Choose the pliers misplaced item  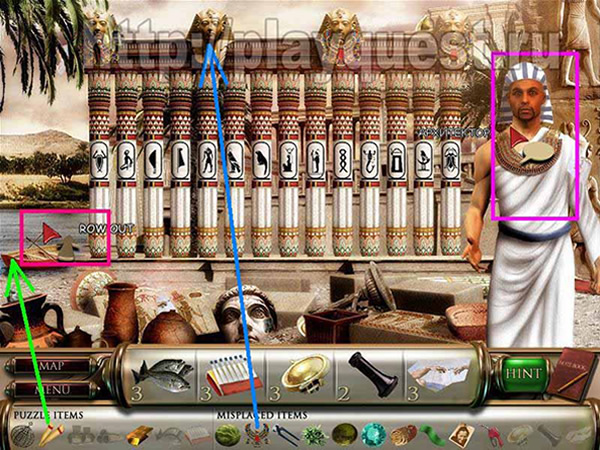coord(287,434)
